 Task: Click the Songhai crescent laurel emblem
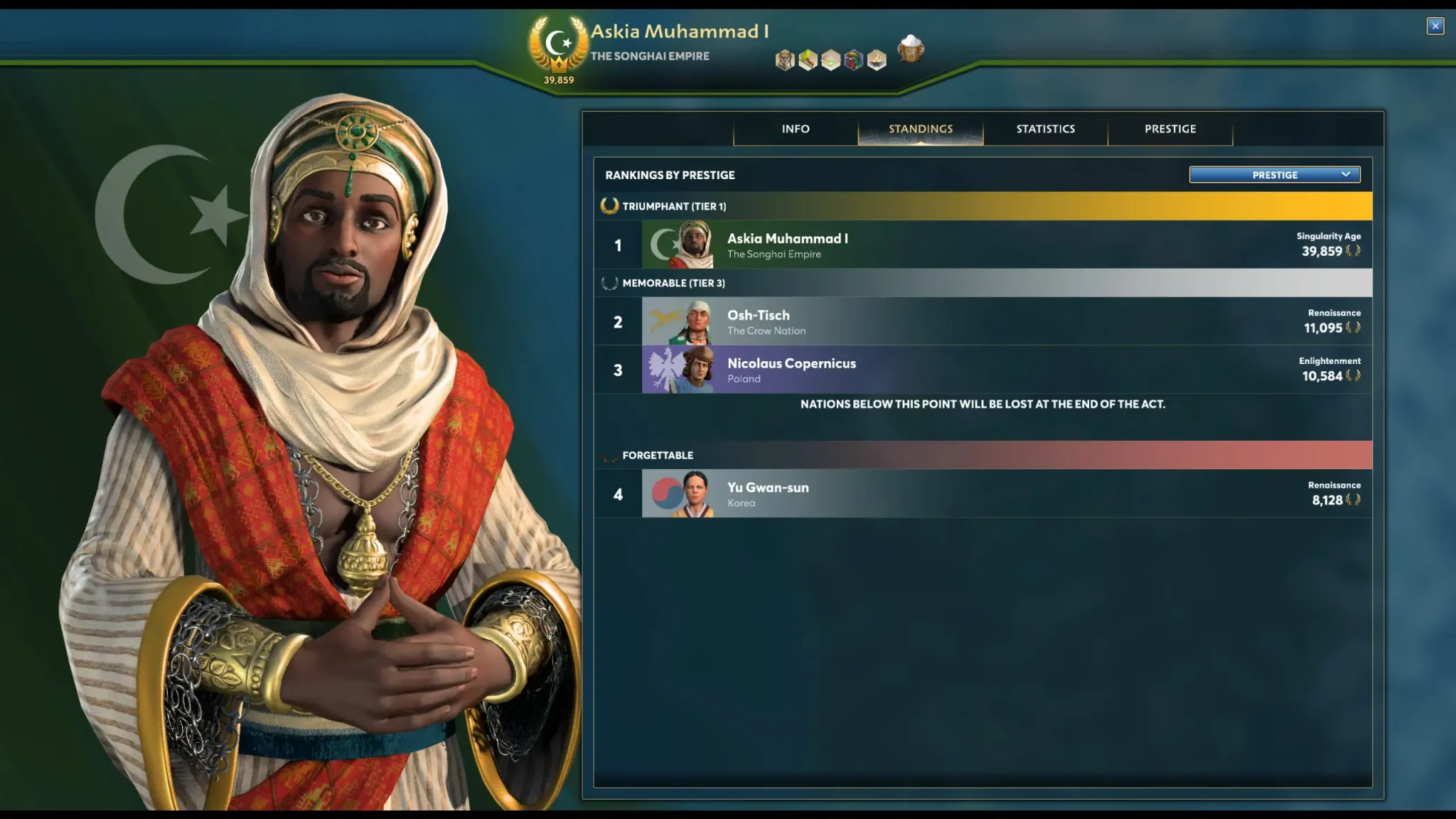[x=559, y=44]
